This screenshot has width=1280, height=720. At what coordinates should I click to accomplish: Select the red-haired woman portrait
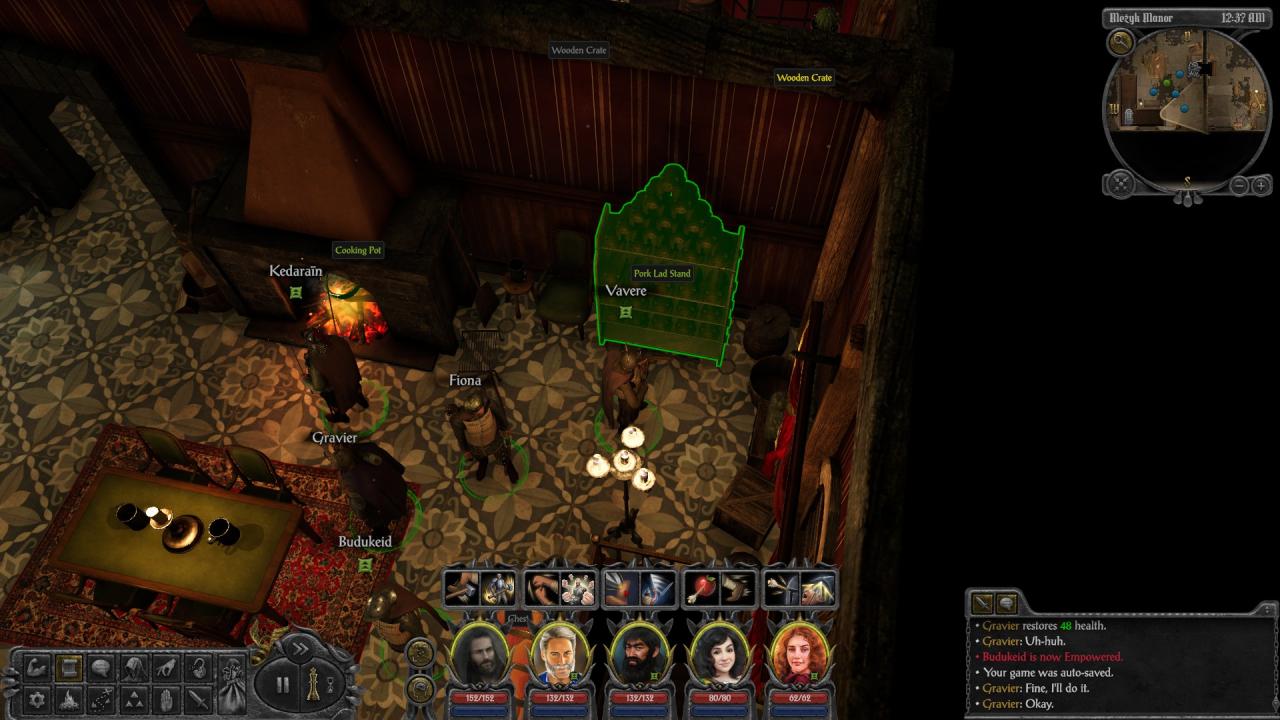pos(800,654)
